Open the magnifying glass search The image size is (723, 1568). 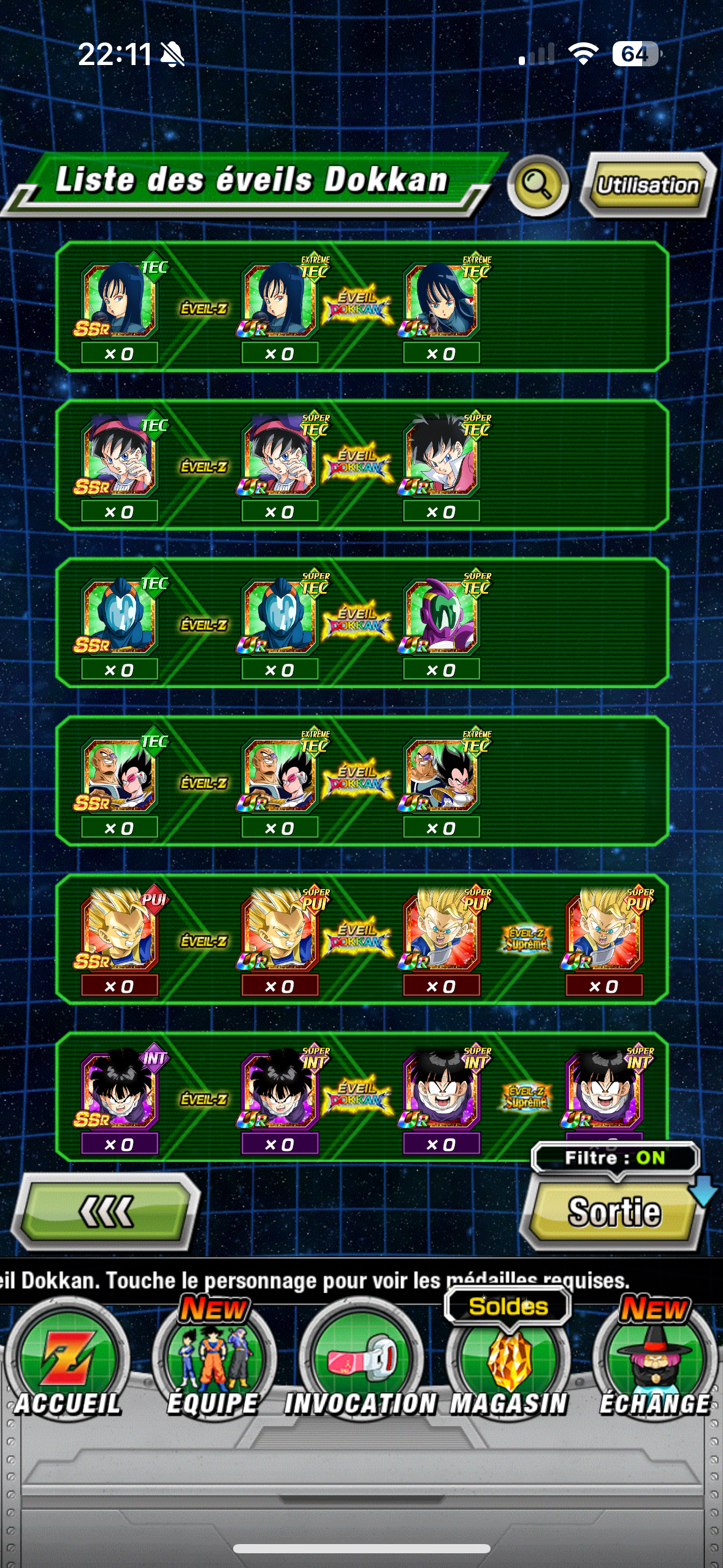pyautogui.click(x=538, y=185)
